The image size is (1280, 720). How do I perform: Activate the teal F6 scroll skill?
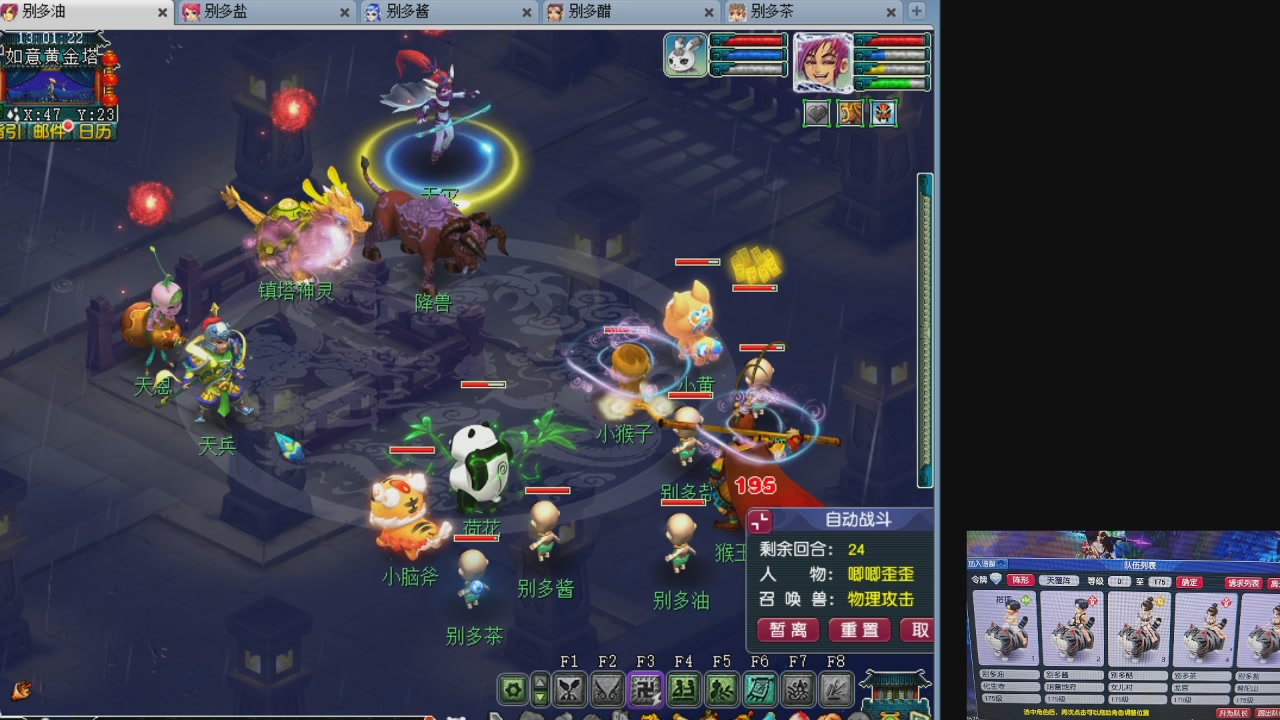coord(760,689)
